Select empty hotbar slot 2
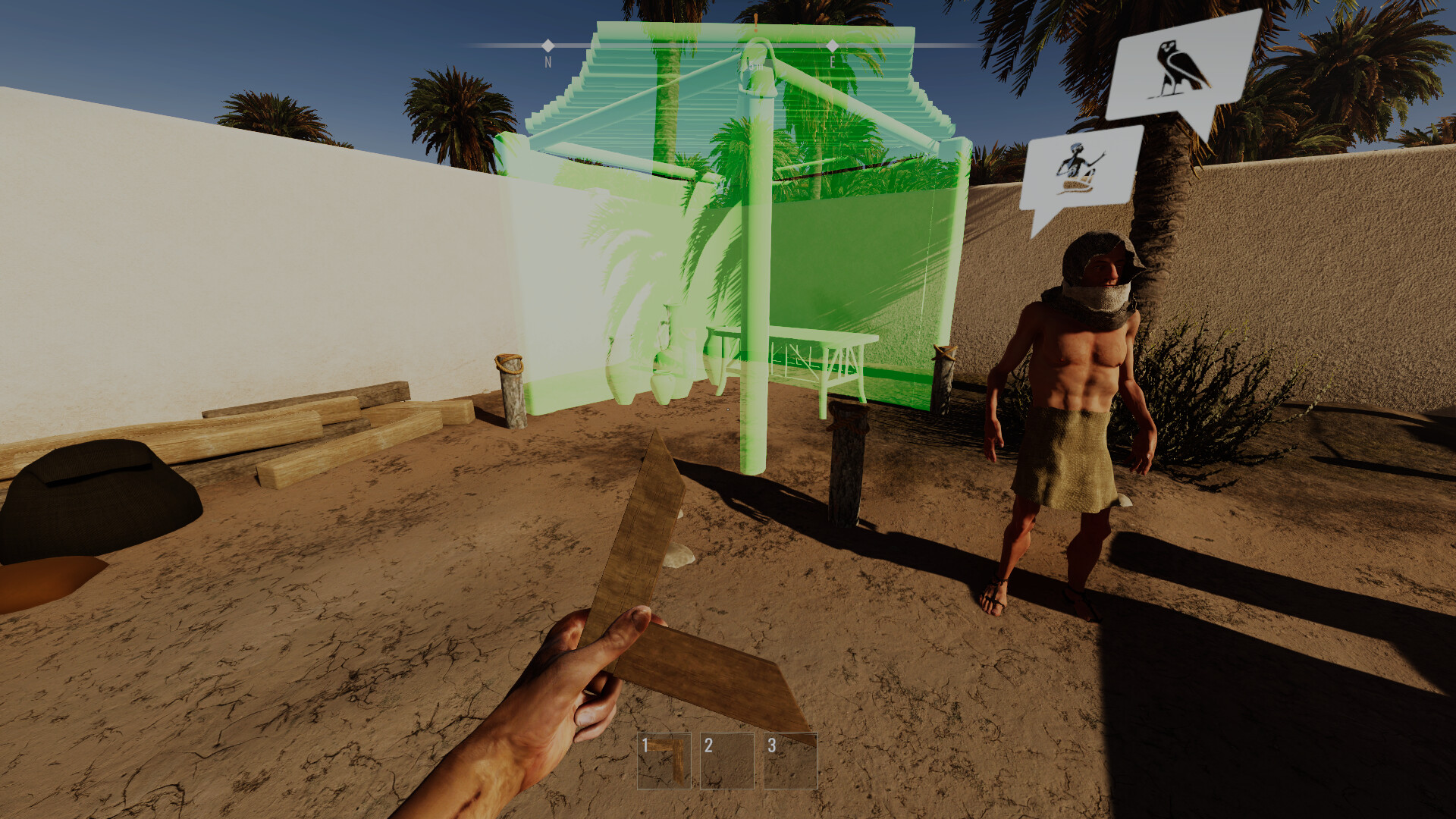The height and width of the screenshot is (819, 1456). (x=728, y=761)
